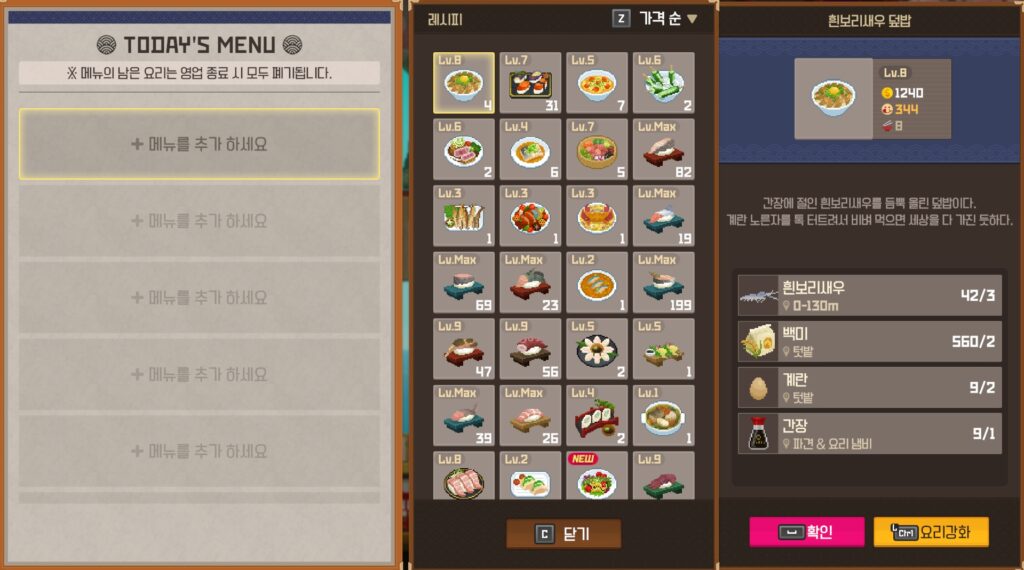The image size is (1024, 570).
Task: Choose the Lv.Max sushi with 69 servings
Action: click(x=464, y=282)
